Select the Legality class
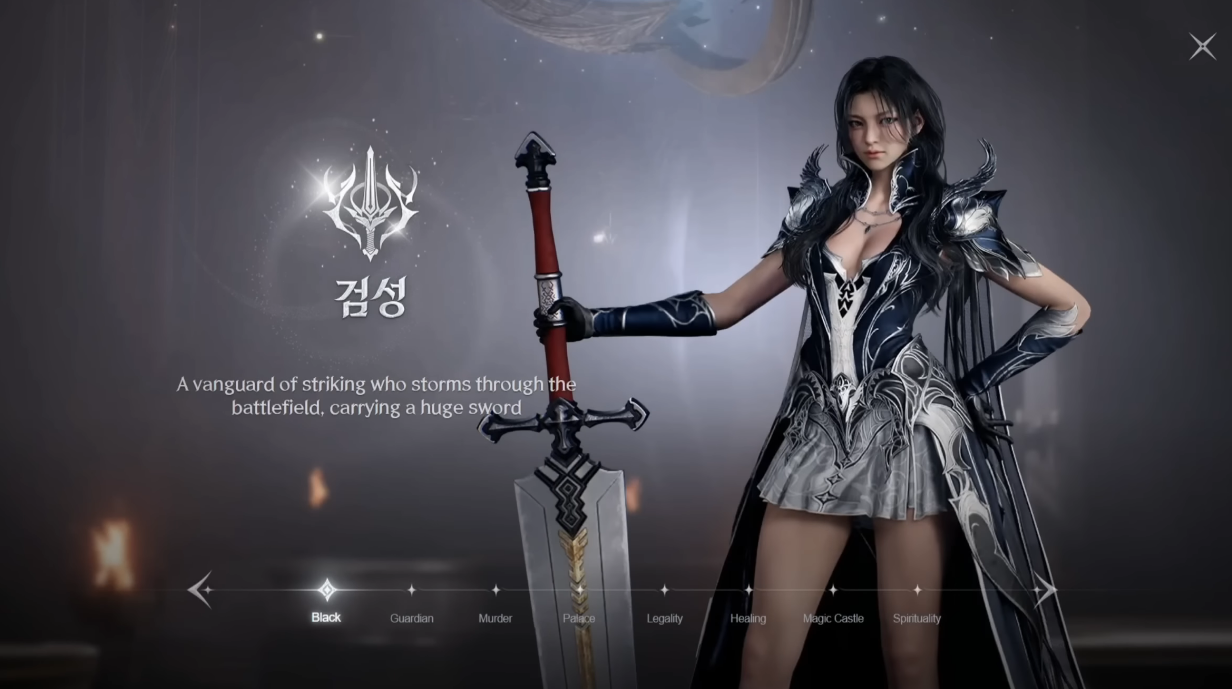Viewport: 1232px width, 689px height. [664, 604]
